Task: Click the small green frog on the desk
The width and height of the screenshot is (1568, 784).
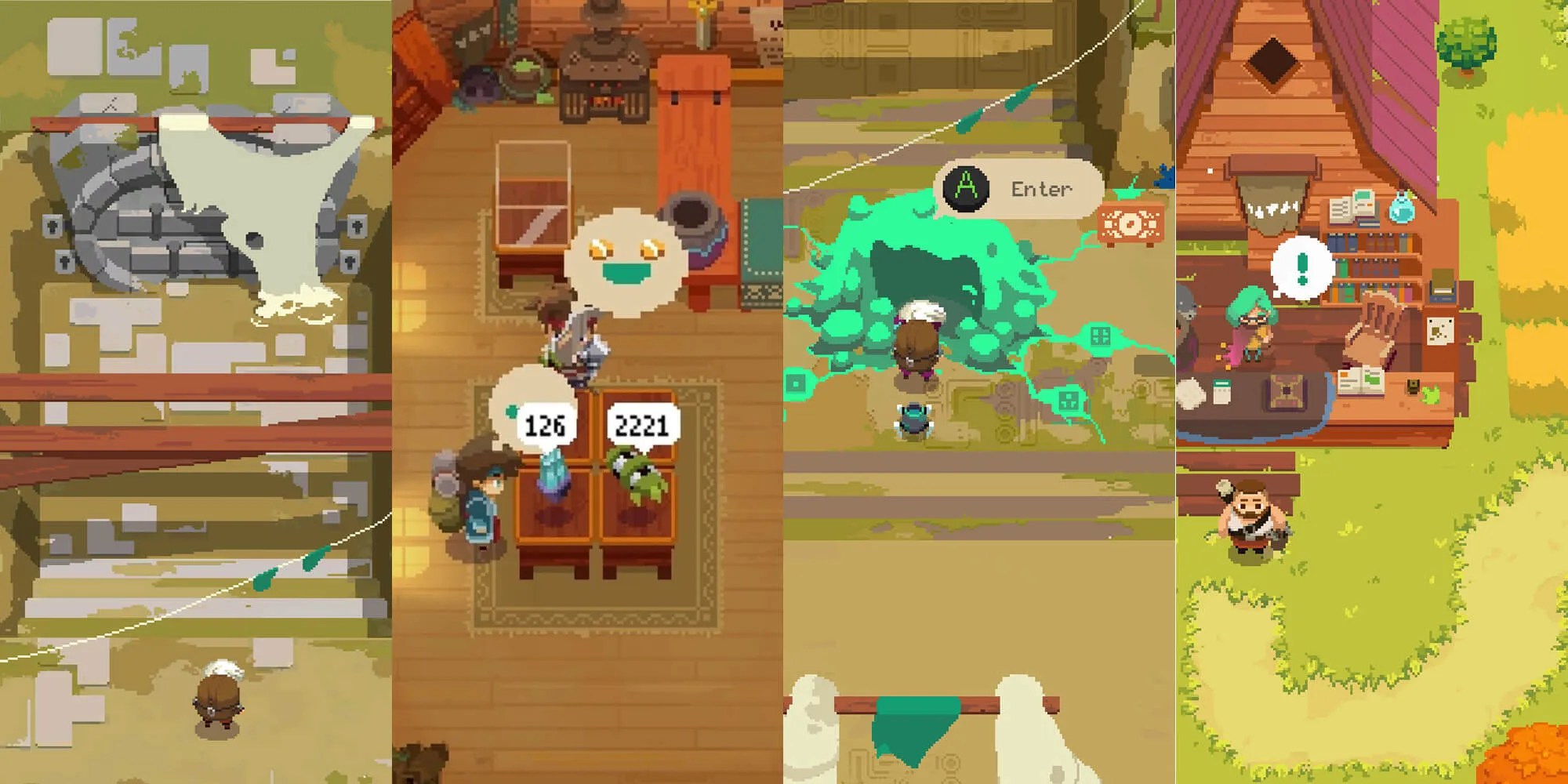Action: (1430, 394)
